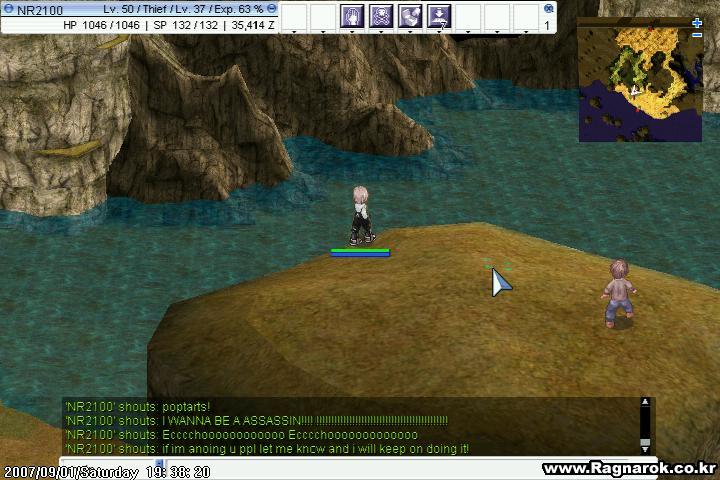Collapse the NR2100 basic info window
The width and height of the screenshot is (720, 480).
[272, 9]
